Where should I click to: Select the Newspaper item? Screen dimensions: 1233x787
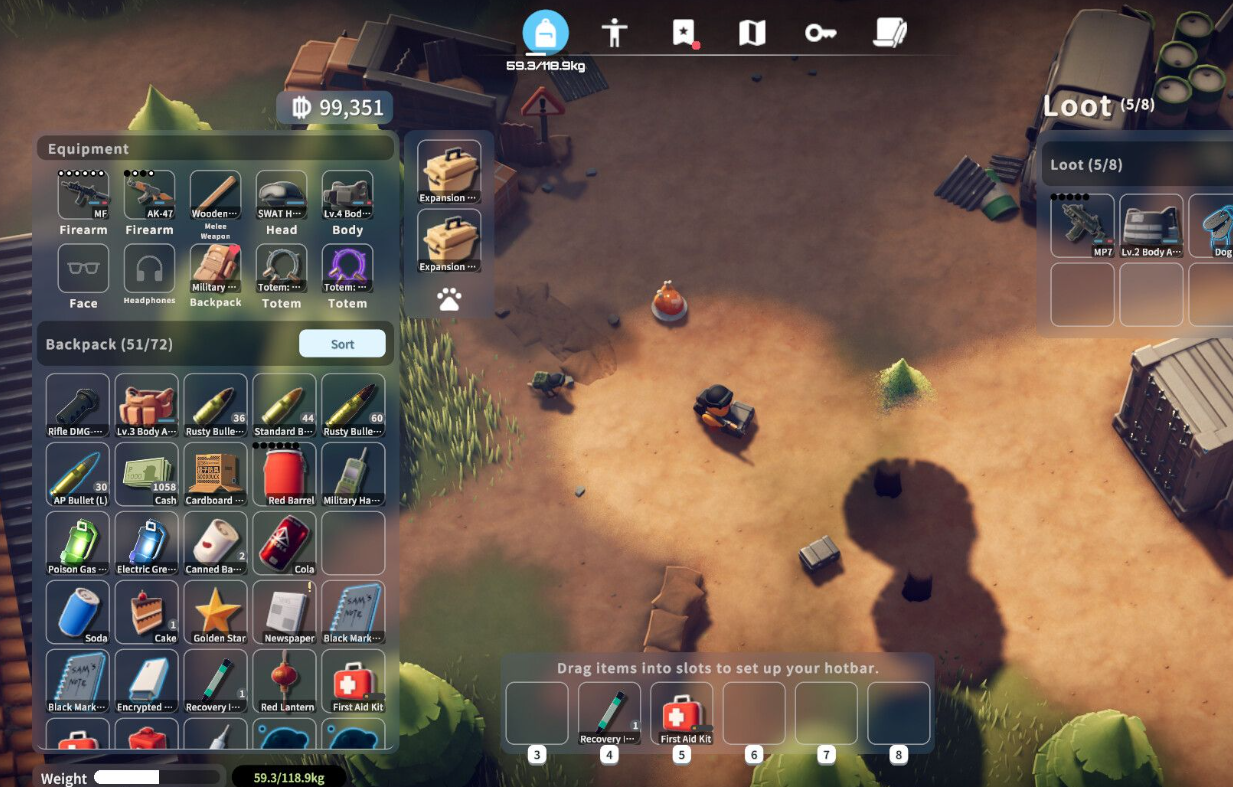(x=285, y=612)
